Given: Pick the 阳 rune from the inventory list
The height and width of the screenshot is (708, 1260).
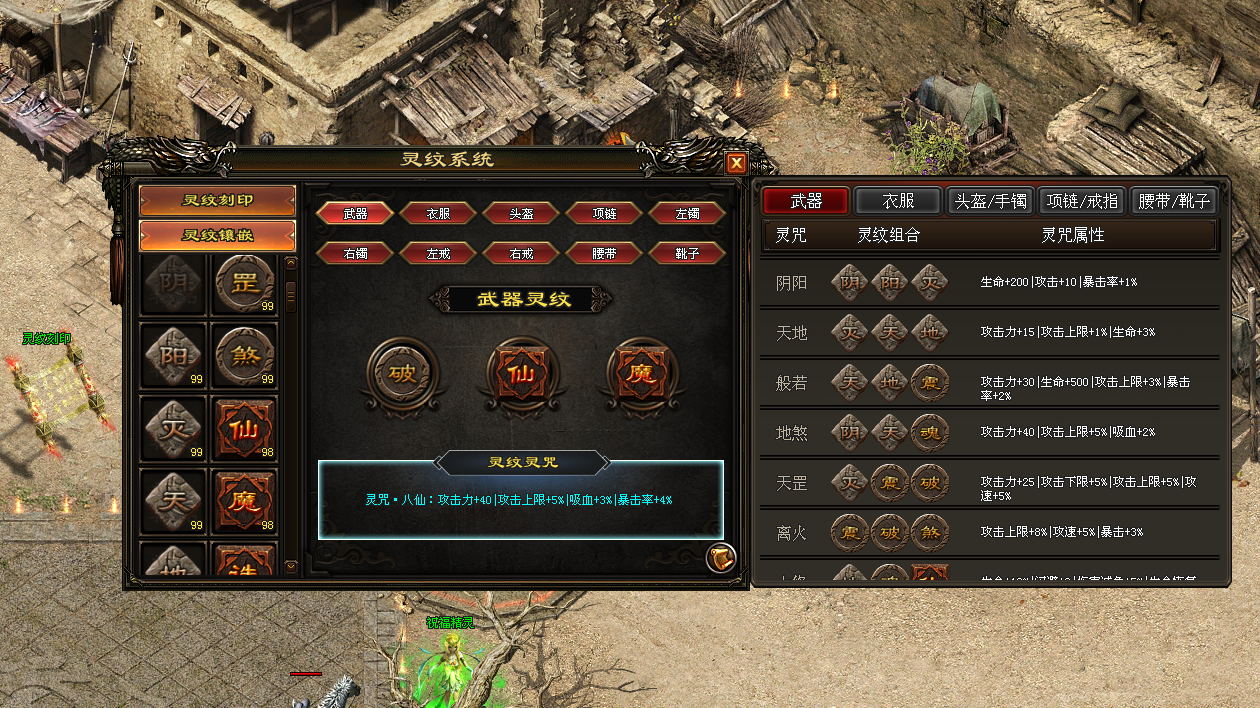Looking at the screenshot, I should click(x=173, y=356).
